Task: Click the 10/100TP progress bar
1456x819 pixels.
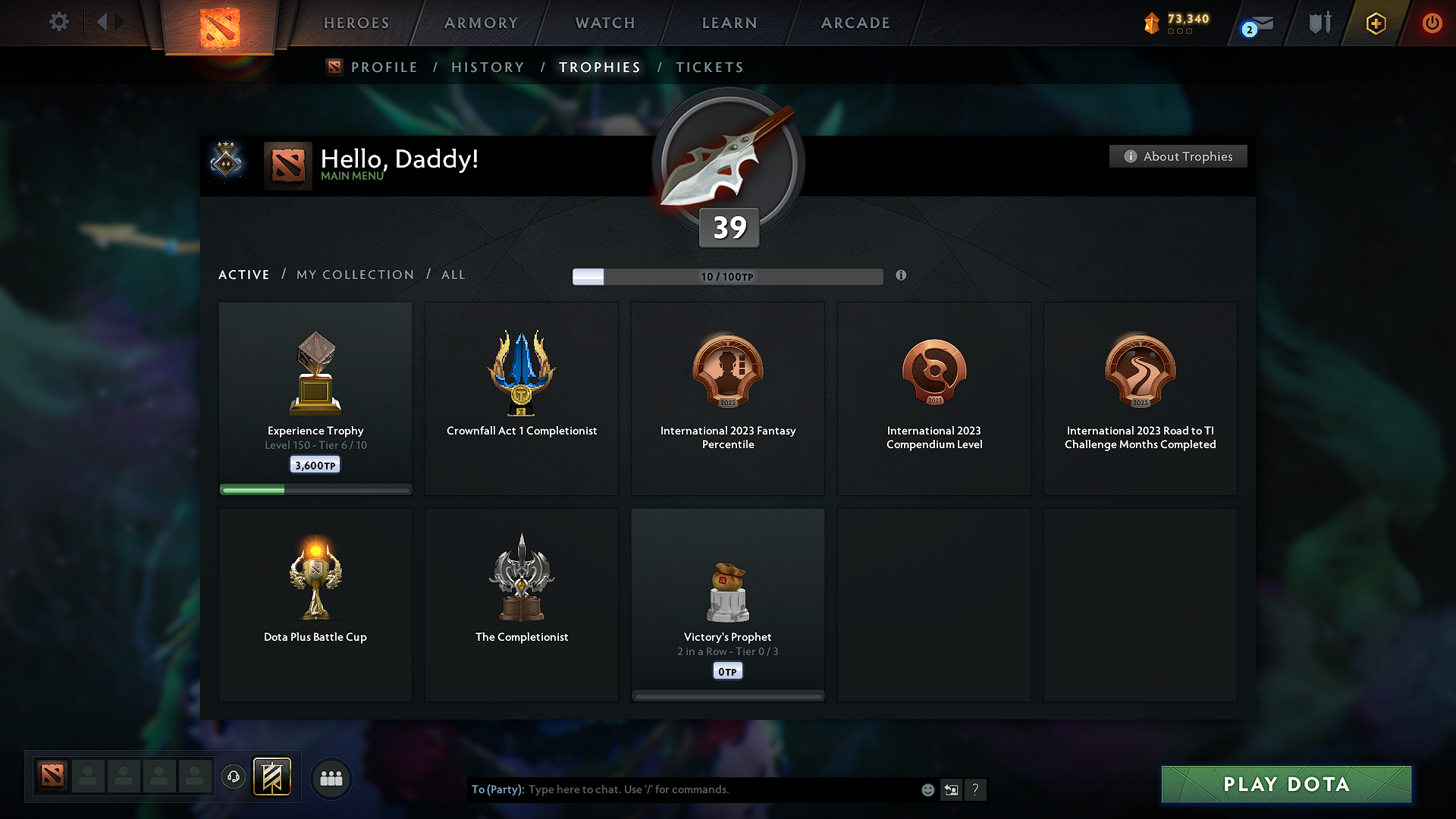Action: point(727,277)
